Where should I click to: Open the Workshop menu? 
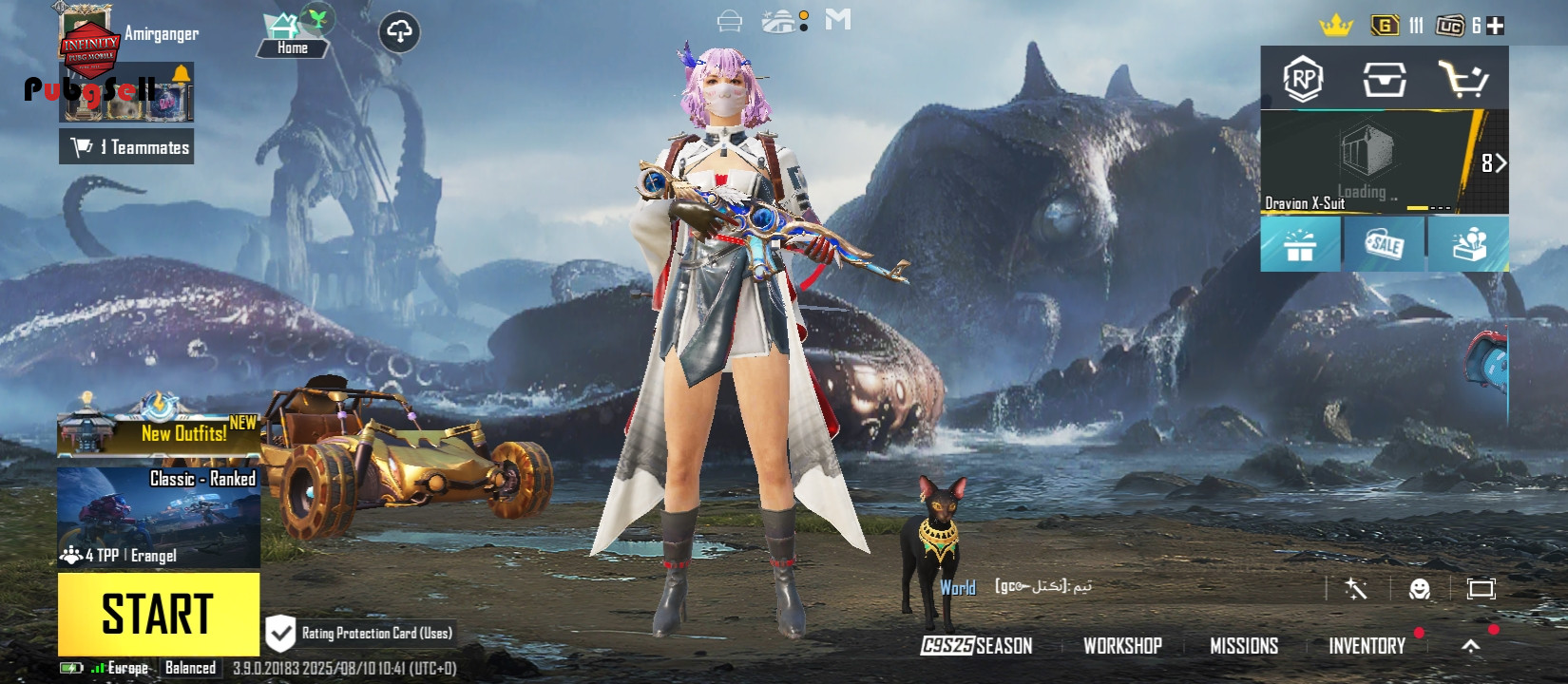[x=1122, y=646]
